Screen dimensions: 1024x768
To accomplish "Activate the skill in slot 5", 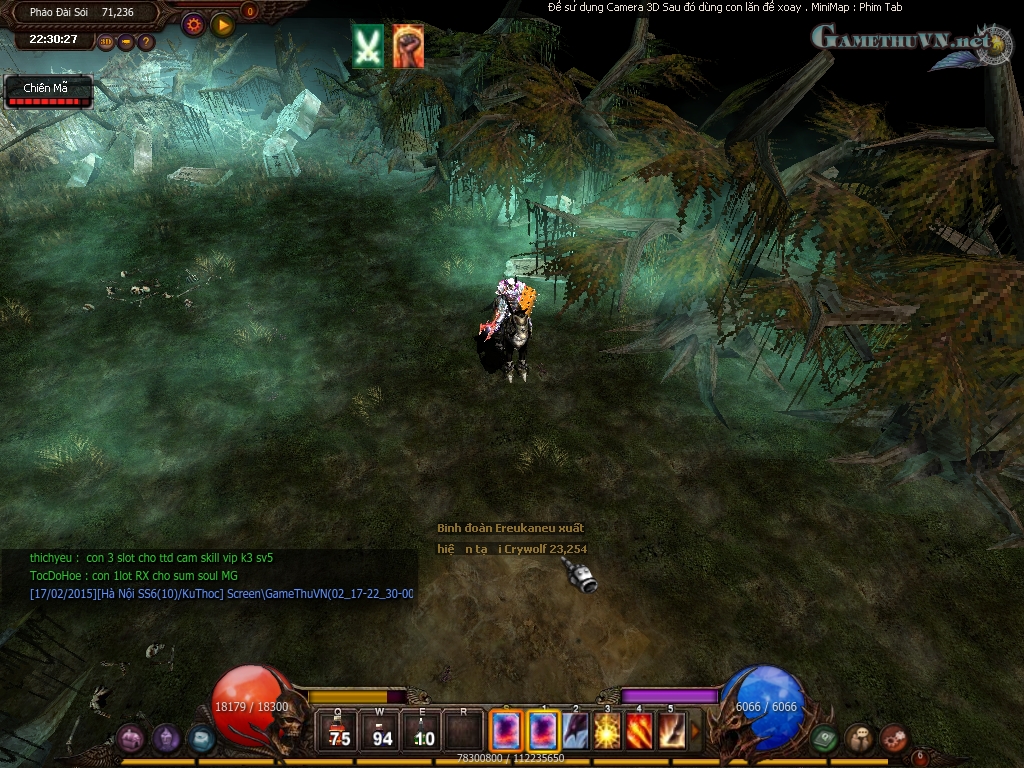I will [671, 731].
